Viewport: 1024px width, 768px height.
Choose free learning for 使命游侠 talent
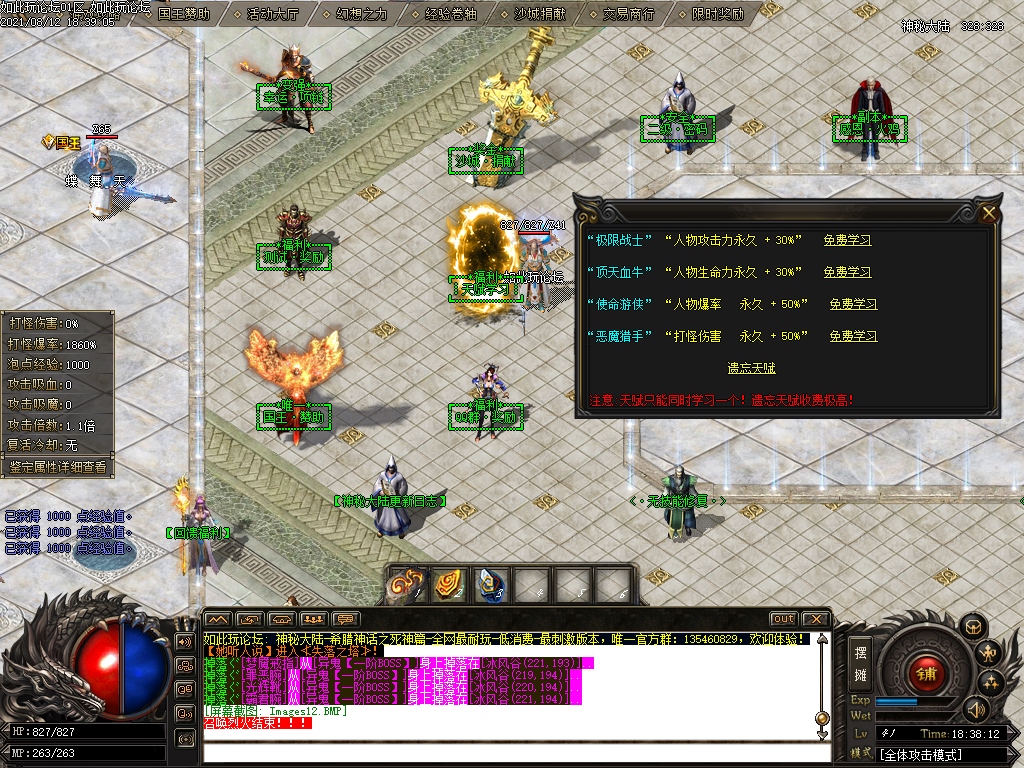tap(853, 304)
